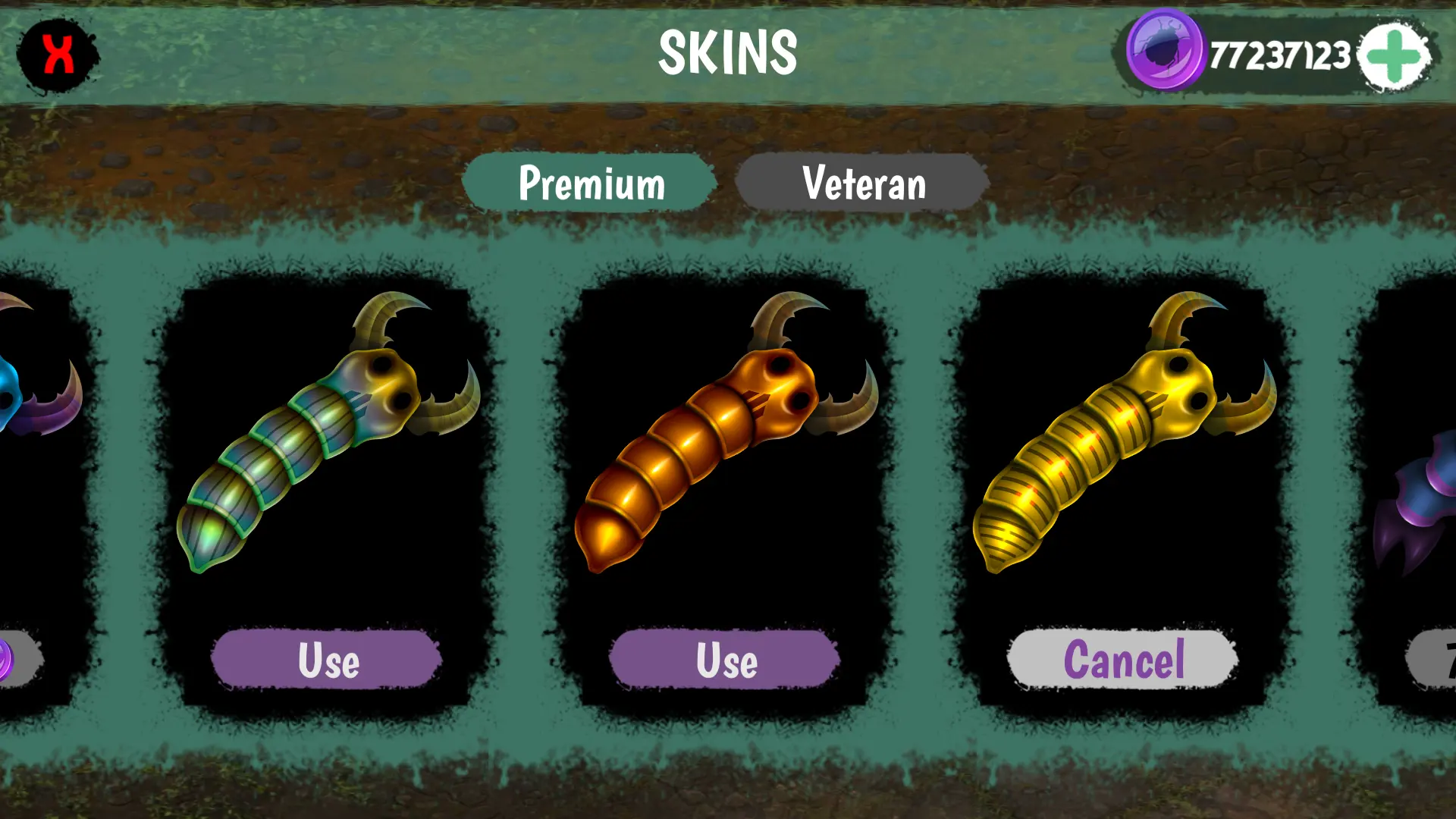Pick the yellow striped worm card
The image size is (1456, 819).
(x=1123, y=432)
